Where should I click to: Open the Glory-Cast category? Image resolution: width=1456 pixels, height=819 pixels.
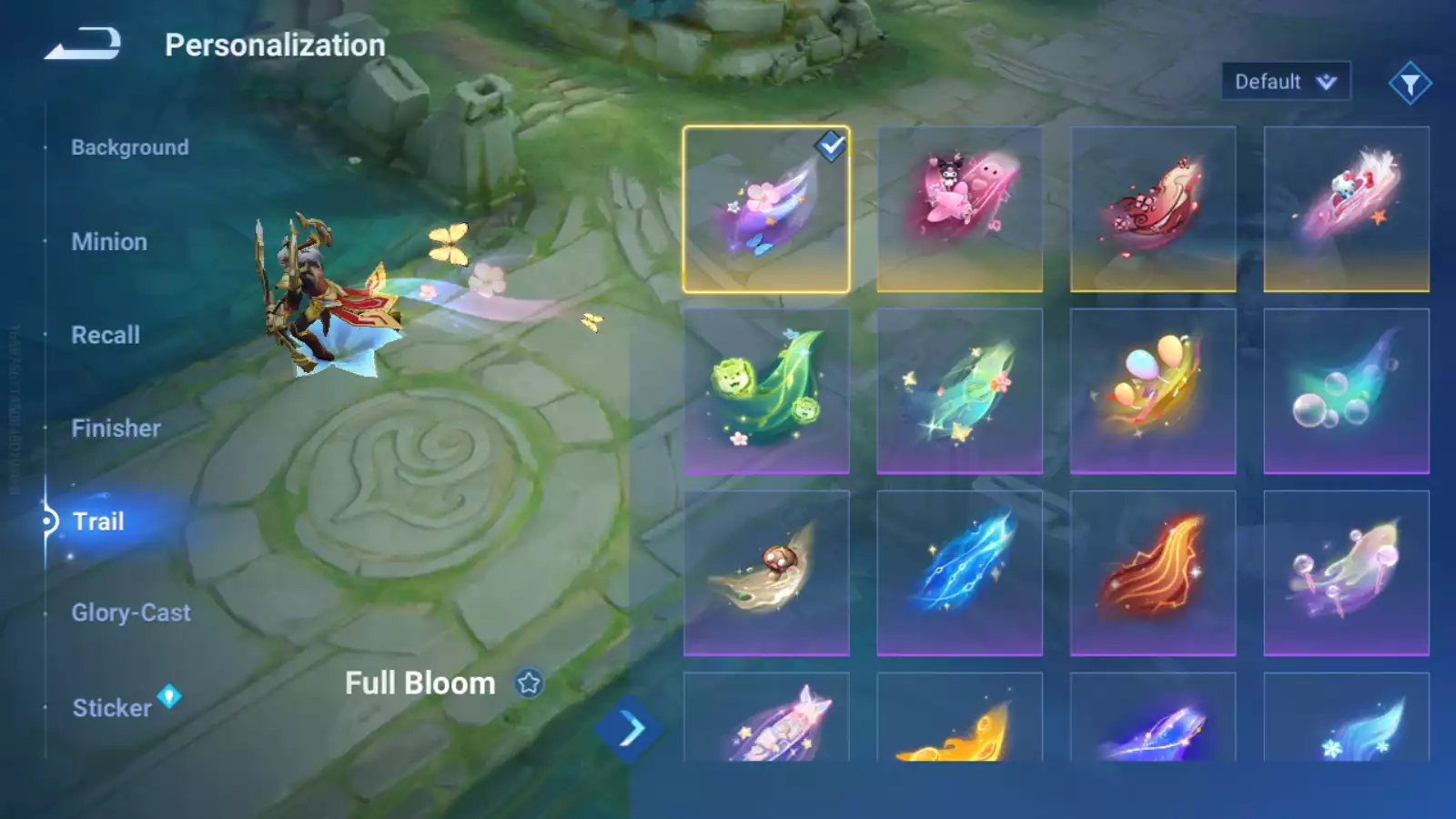(x=131, y=613)
